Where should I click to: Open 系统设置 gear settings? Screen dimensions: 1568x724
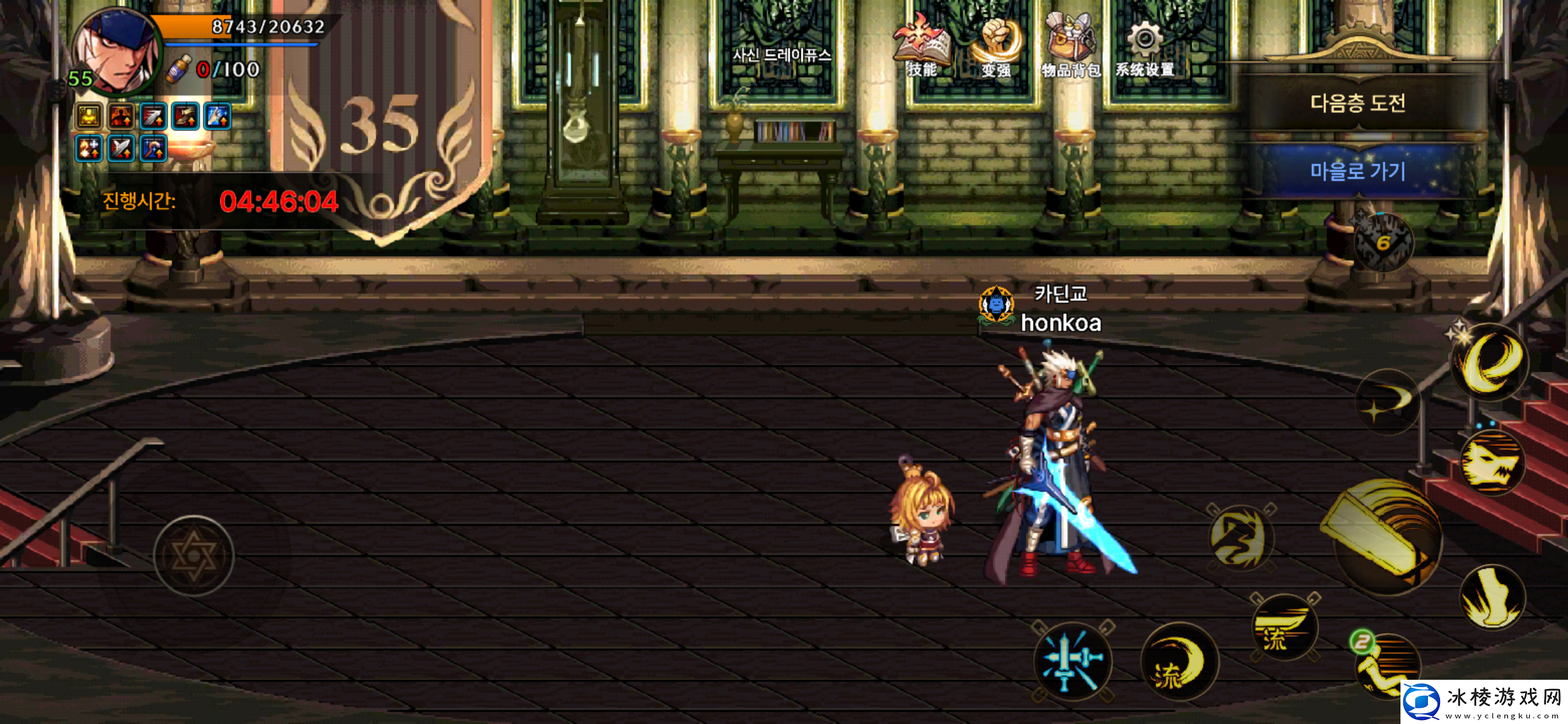(x=1145, y=46)
